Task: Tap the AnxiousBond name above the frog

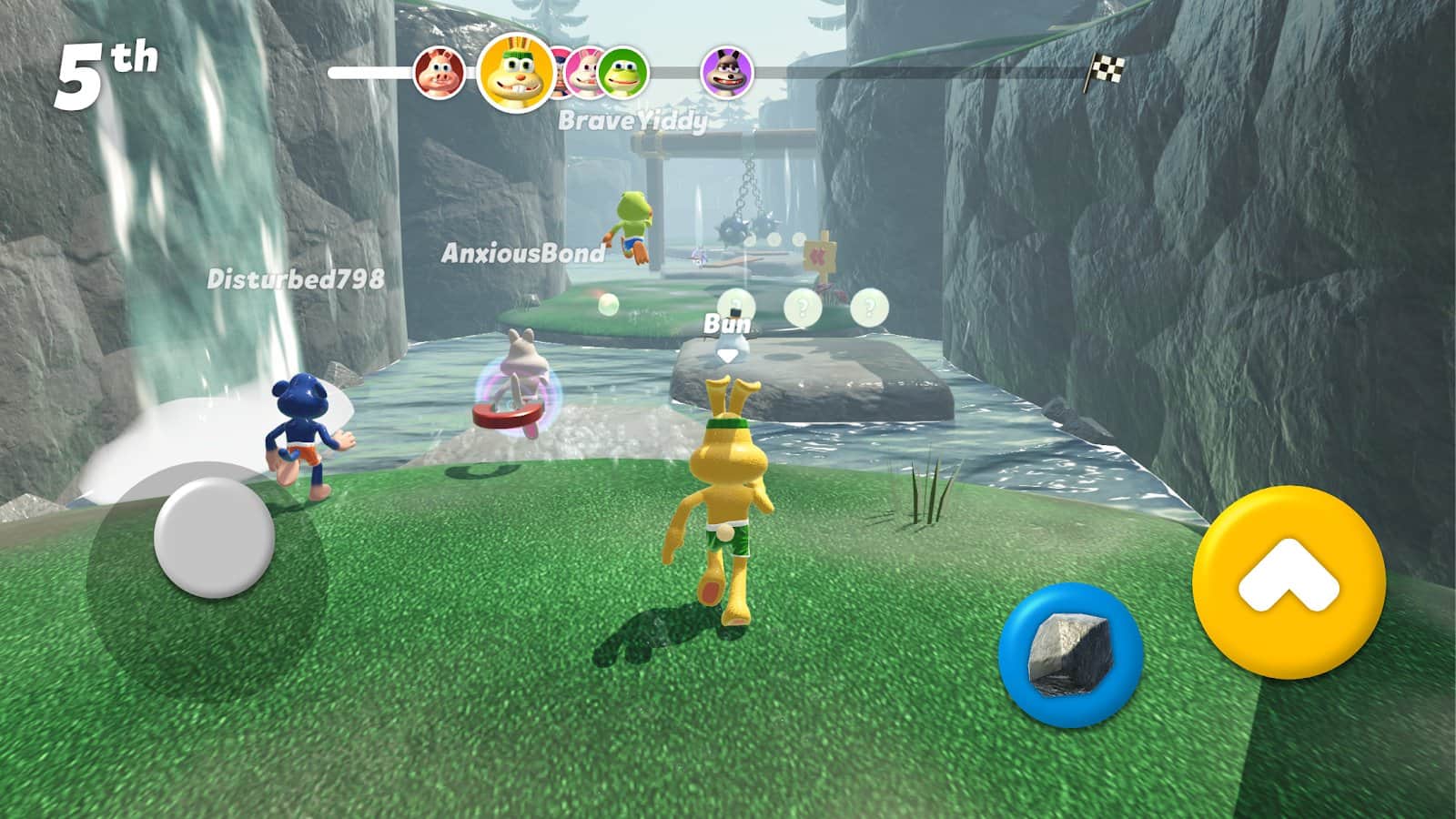Action: tap(521, 256)
